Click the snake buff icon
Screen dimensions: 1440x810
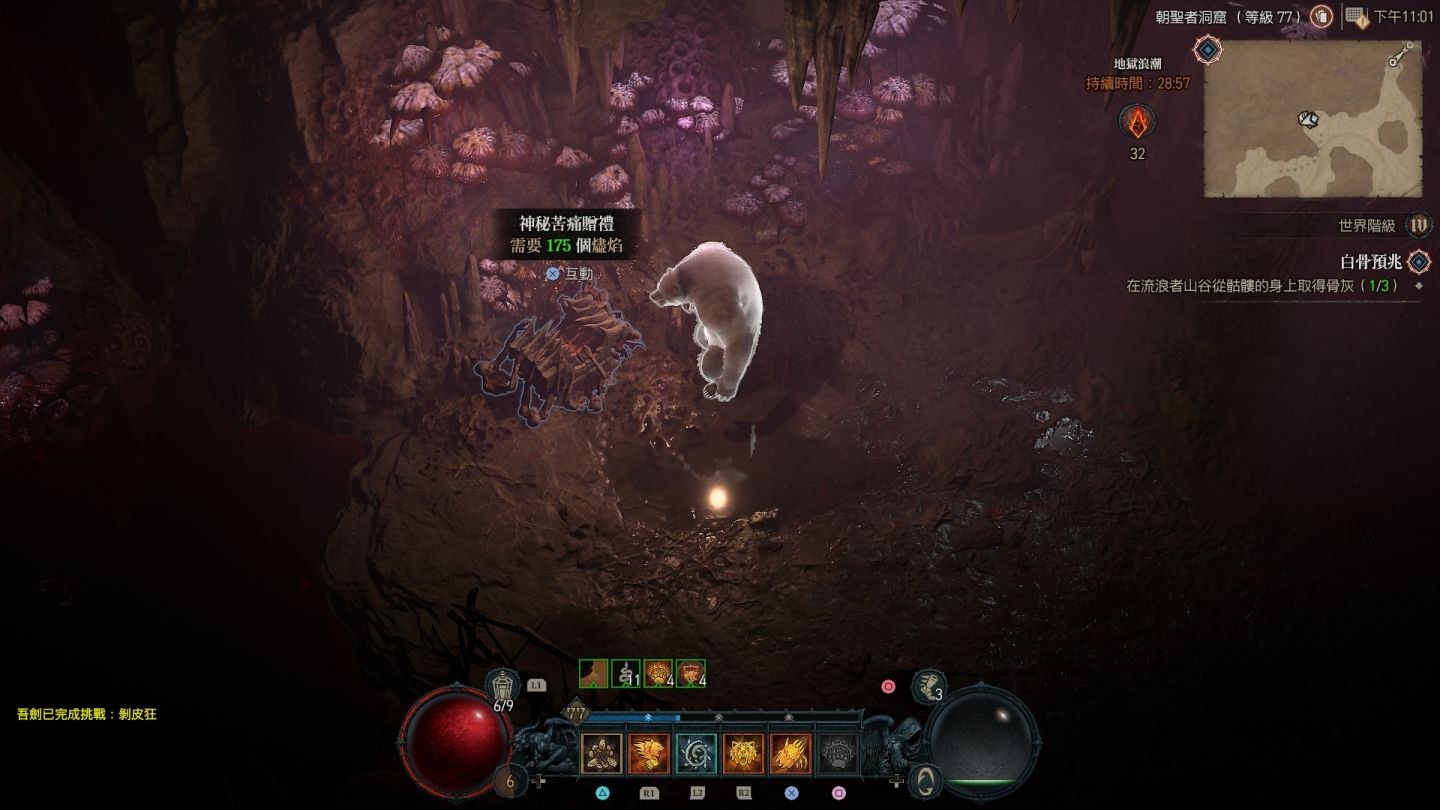click(x=626, y=674)
